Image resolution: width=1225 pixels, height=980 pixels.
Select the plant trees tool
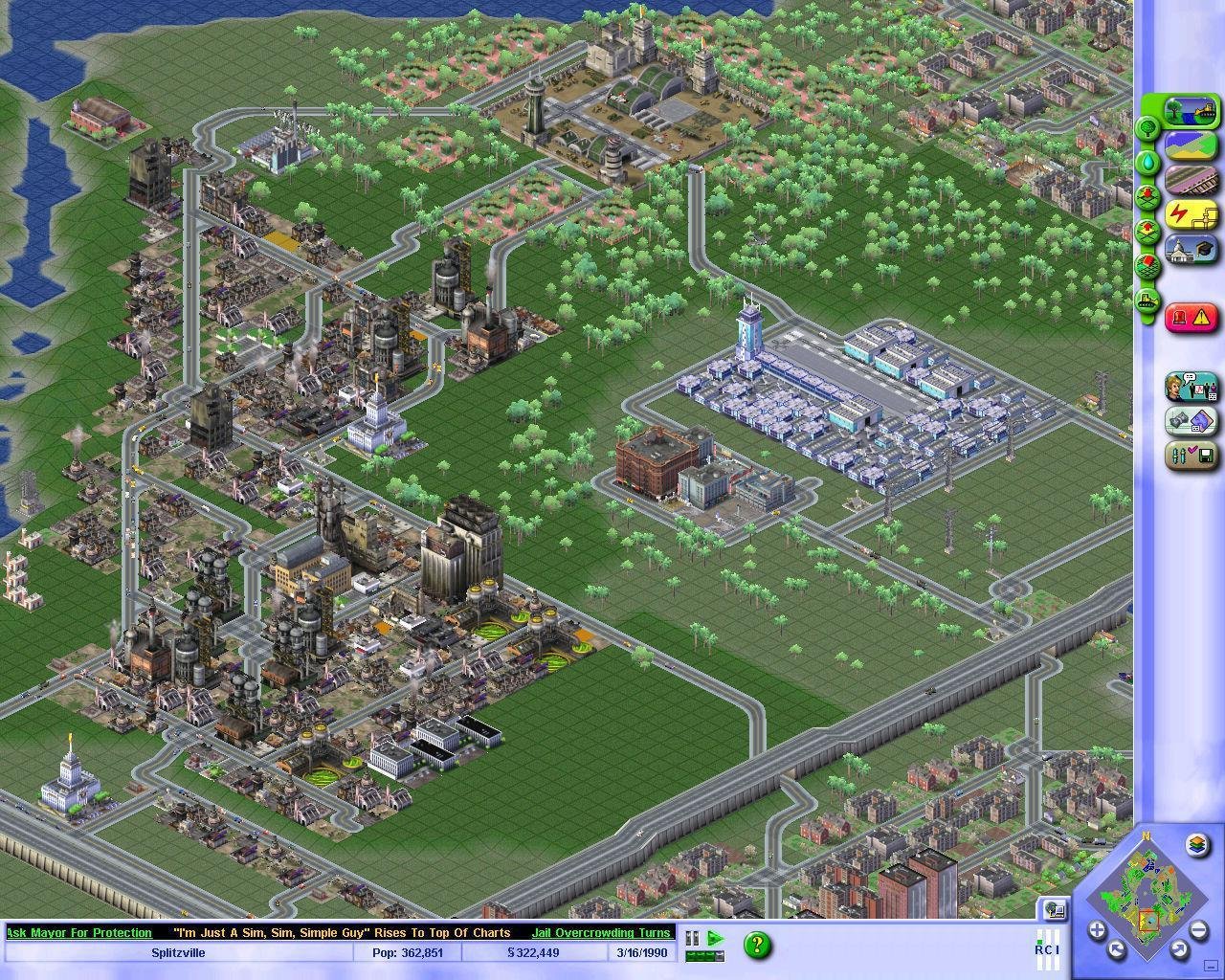[1147, 127]
